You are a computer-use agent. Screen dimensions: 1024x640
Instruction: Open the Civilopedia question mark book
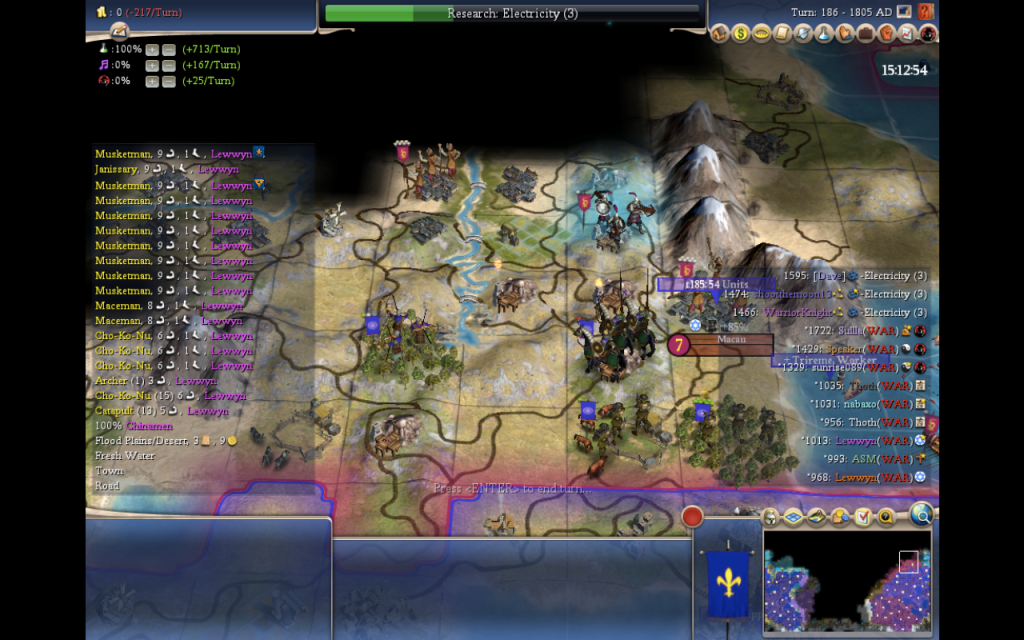pyautogui.click(x=926, y=12)
